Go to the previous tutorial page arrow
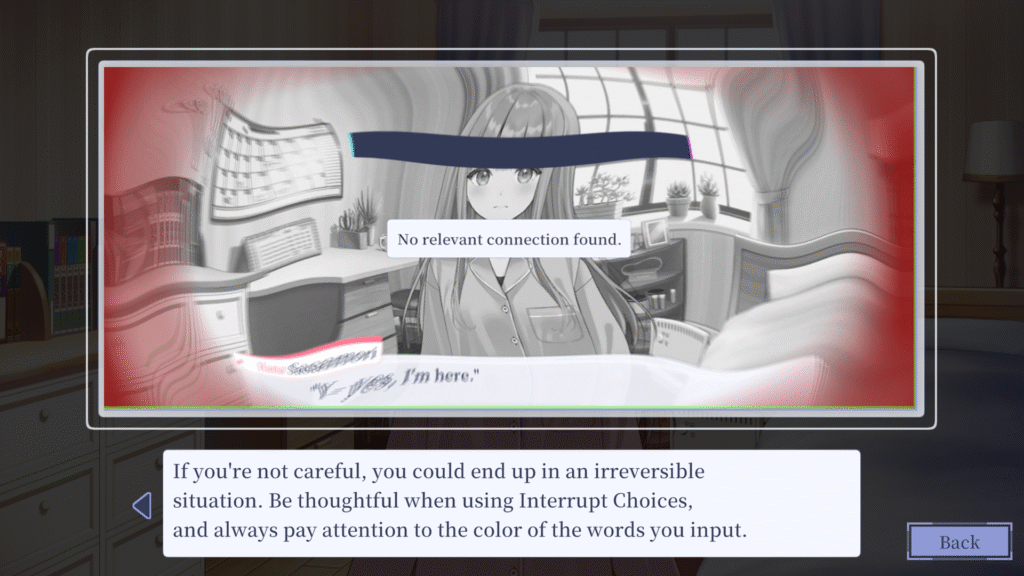This screenshot has width=1024, height=576. coord(142,505)
